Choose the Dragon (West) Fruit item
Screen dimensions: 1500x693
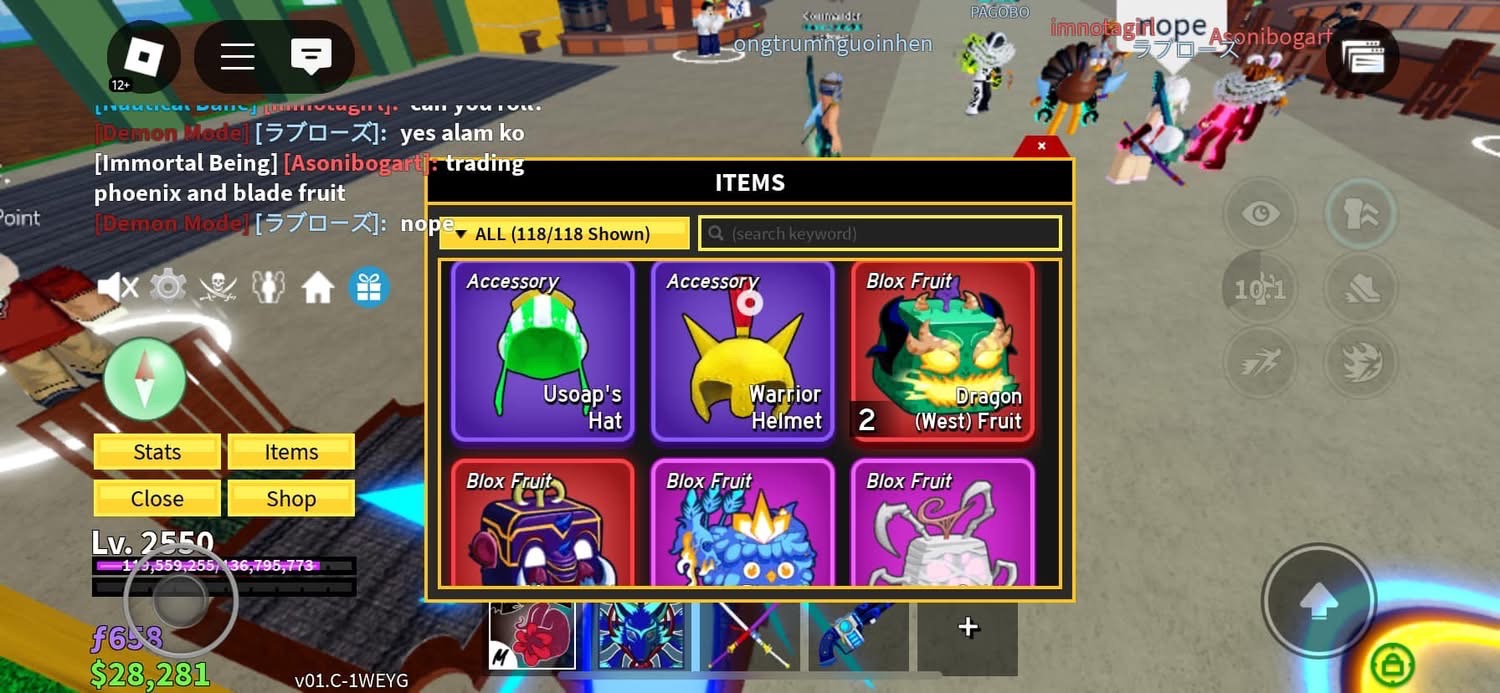point(942,351)
